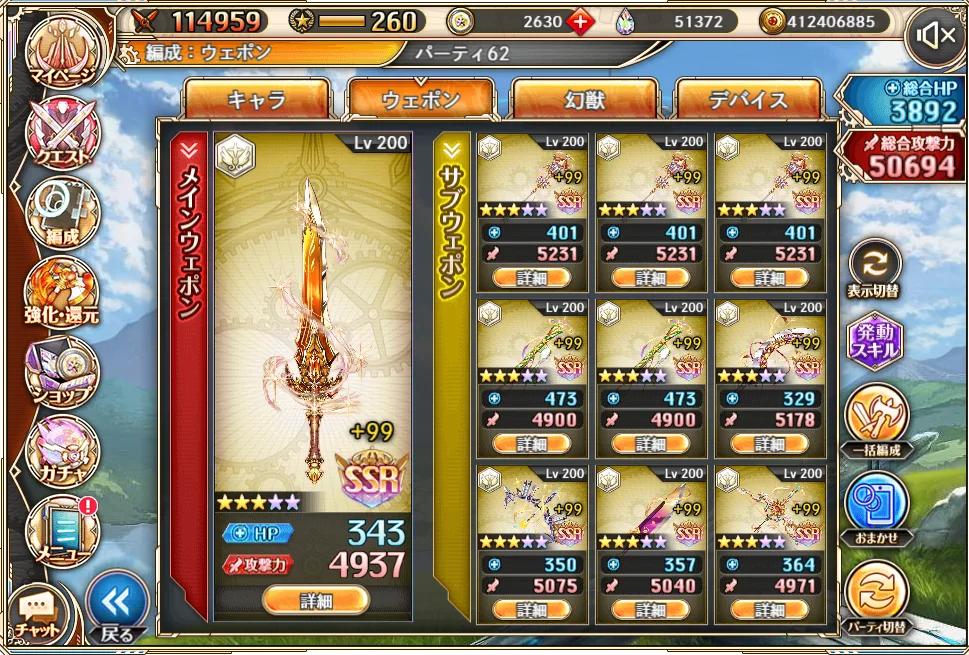Show main weapon 詳細 details
The width and height of the screenshot is (969, 655).
point(315,600)
